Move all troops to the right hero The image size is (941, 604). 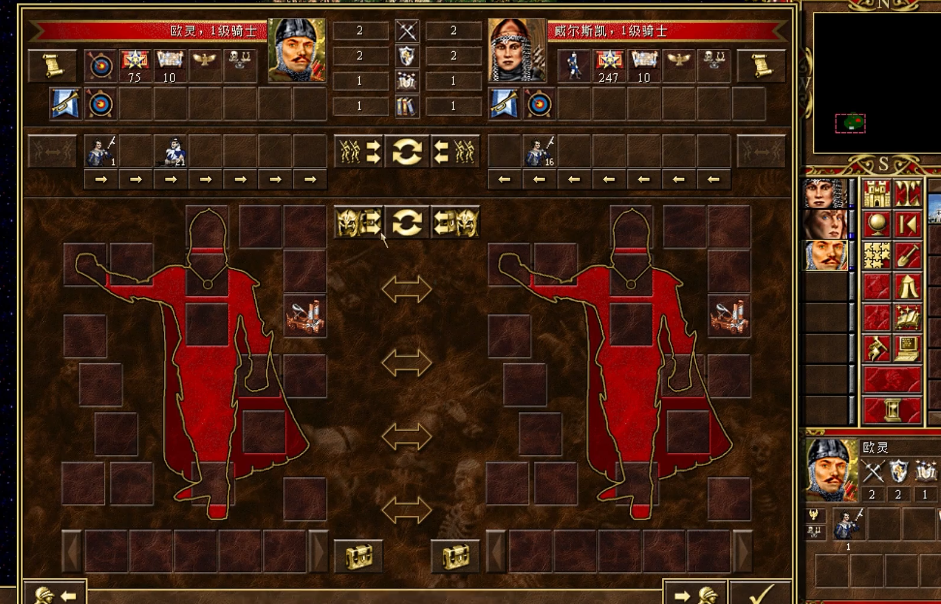tap(359, 152)
